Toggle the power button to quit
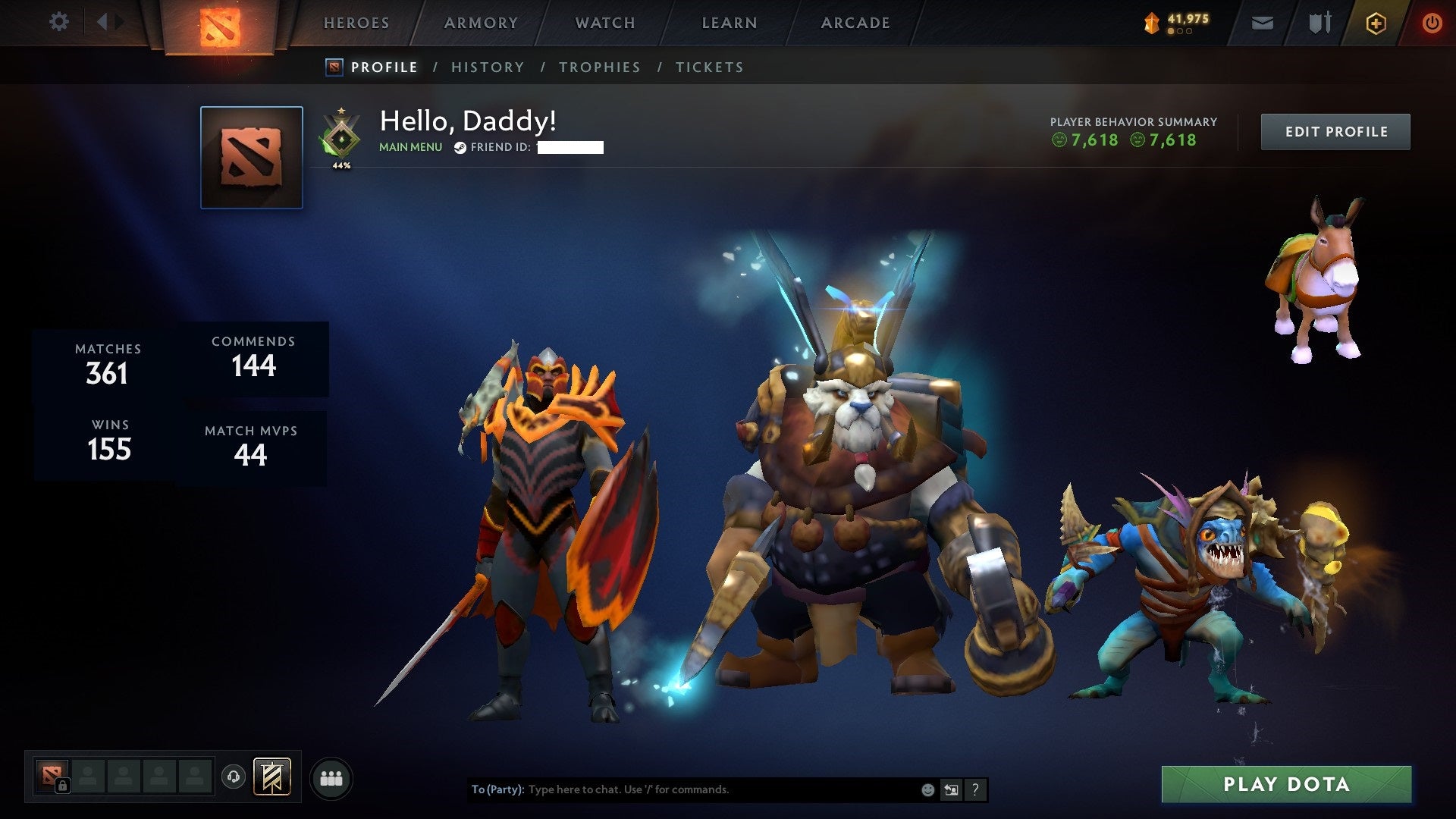 pyautogui.click(x=1432, y=23)
